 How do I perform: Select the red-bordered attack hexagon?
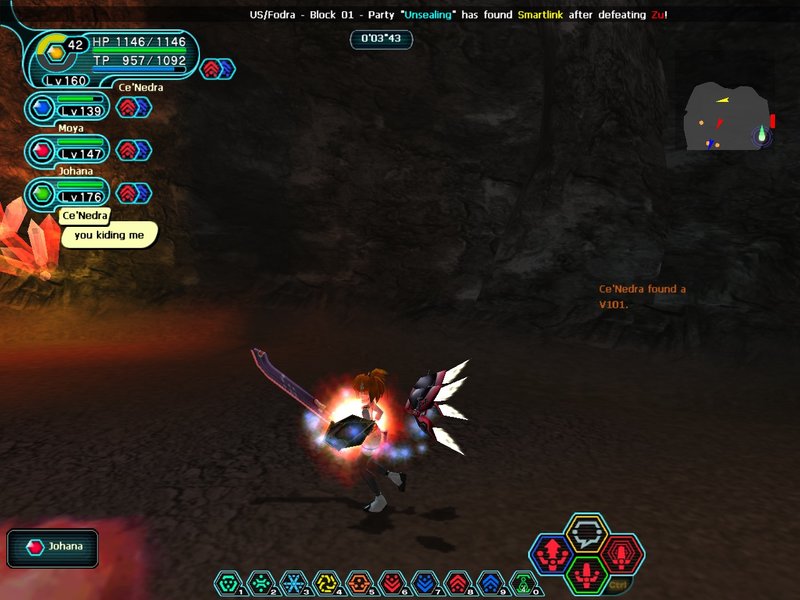[x=621, y=553]
